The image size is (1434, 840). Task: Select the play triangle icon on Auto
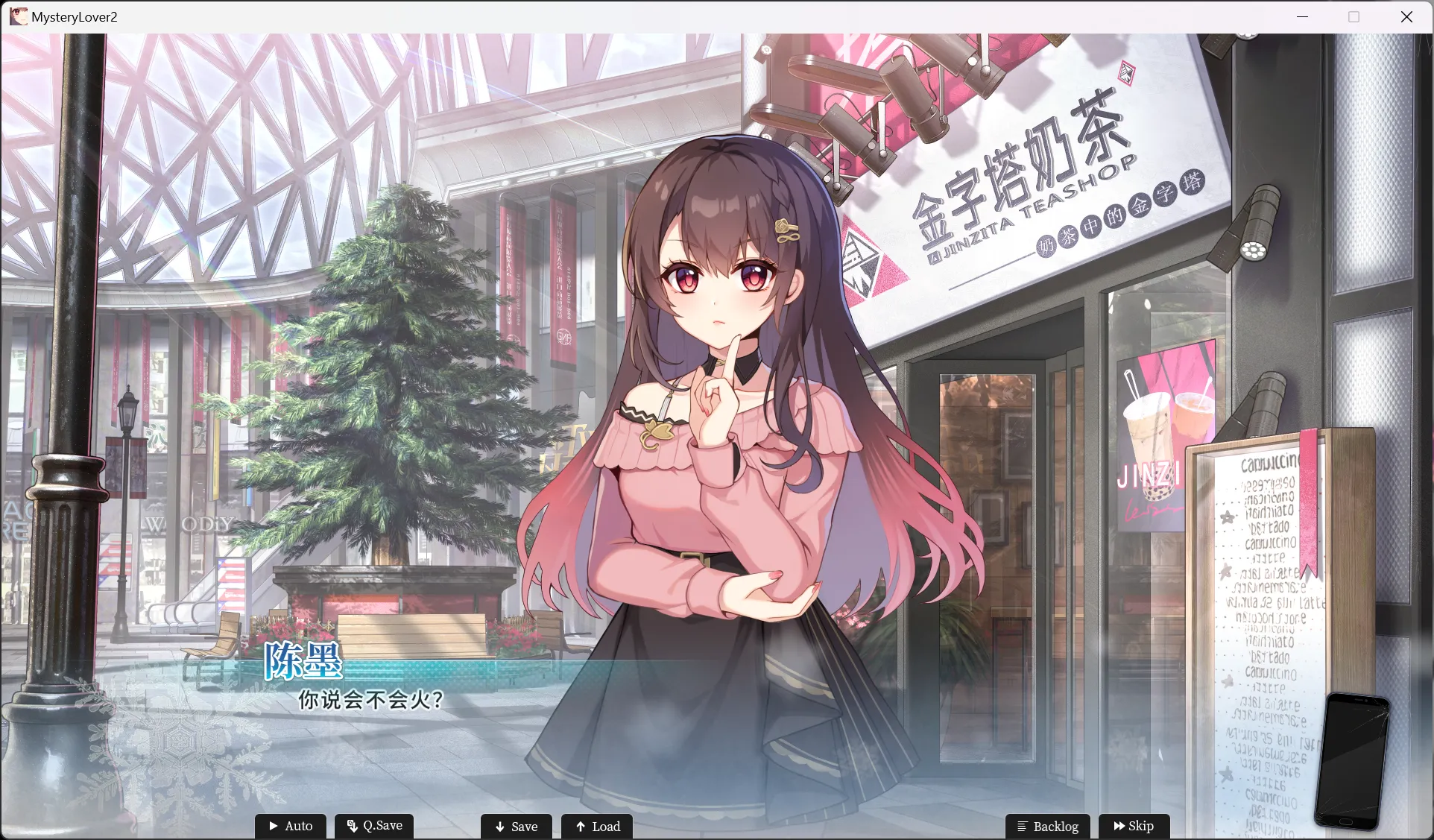point(274,826)
